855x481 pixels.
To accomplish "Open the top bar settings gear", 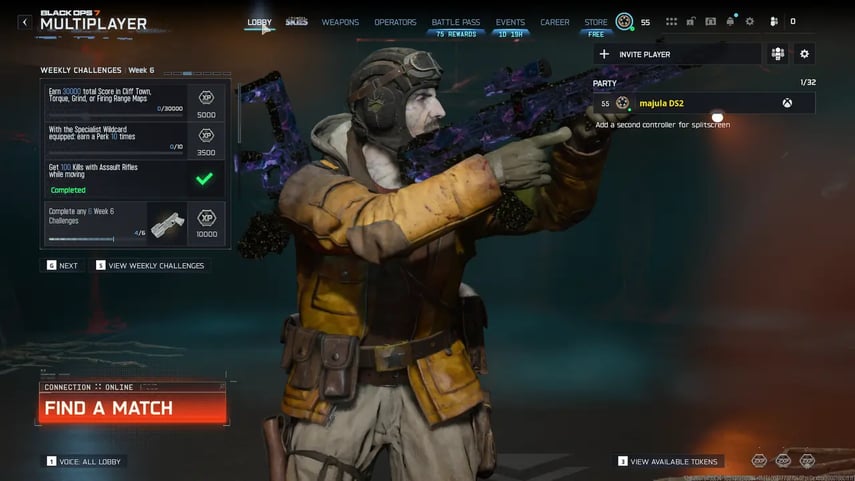I will (x=750, y=21).
